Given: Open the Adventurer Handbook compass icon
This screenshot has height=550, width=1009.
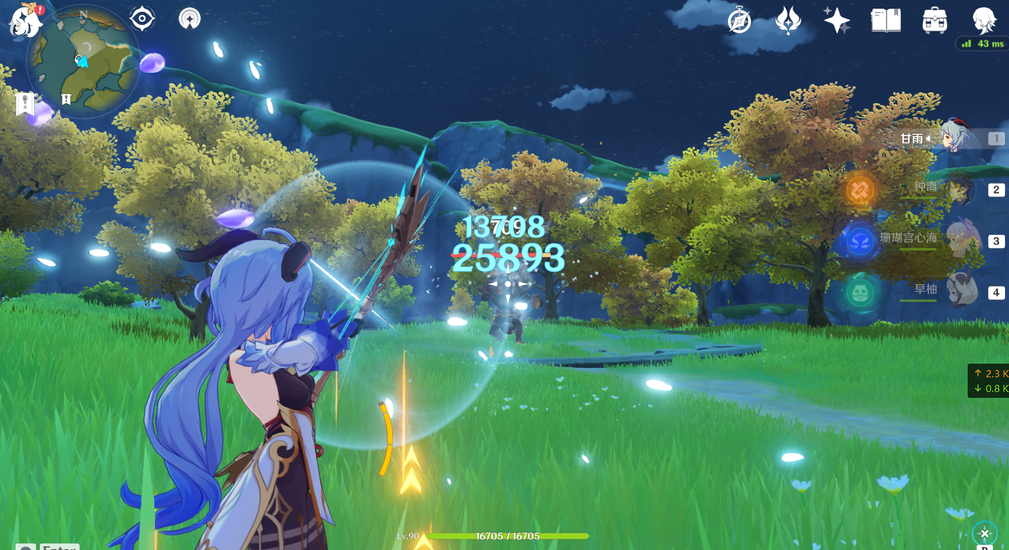Looking at the screenshot, I should (x=739, y=20).
